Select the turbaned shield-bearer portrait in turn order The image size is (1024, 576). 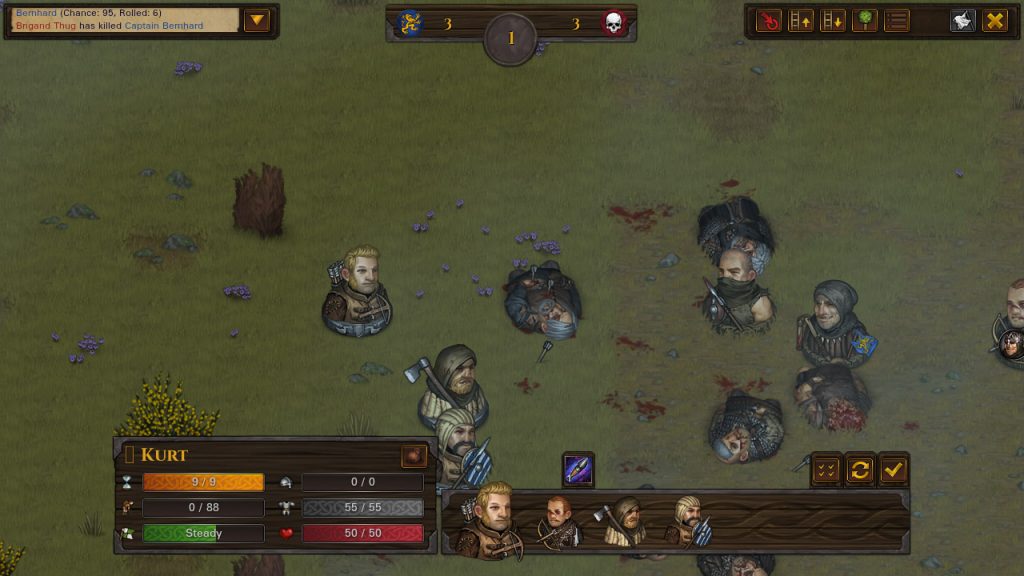[x=690, y=522]
